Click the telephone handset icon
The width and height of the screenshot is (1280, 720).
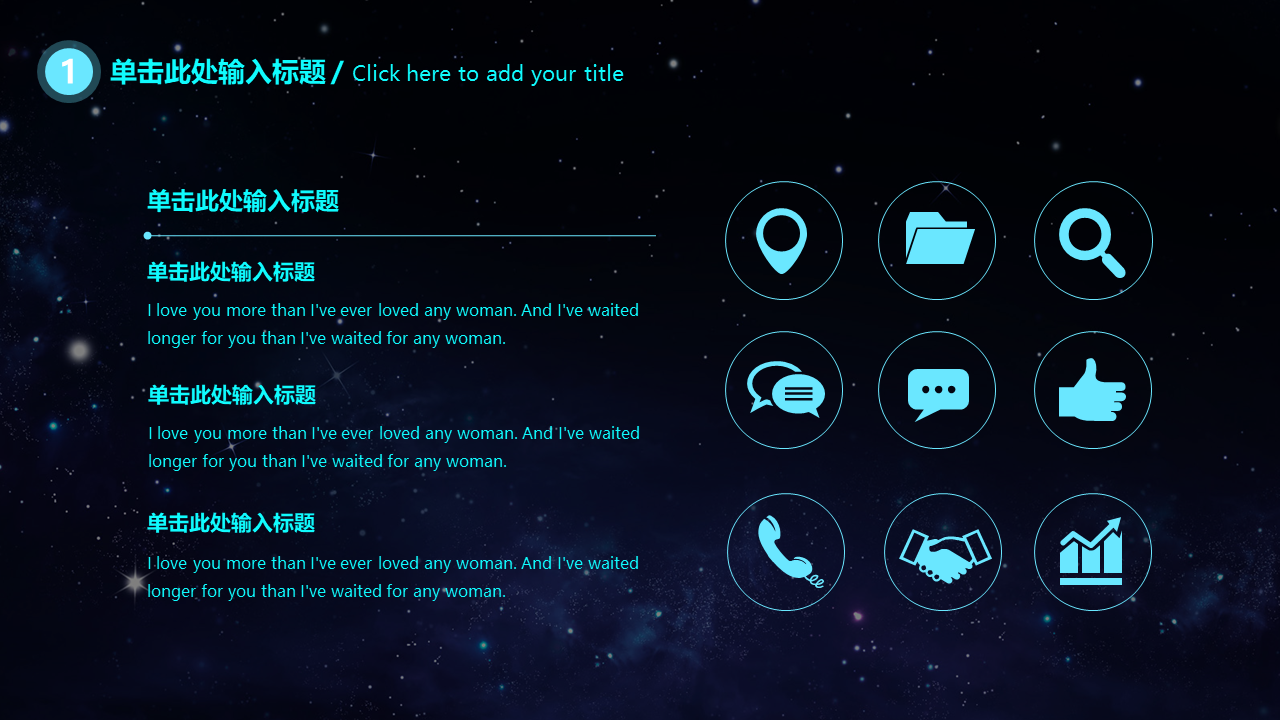[786, 551]
